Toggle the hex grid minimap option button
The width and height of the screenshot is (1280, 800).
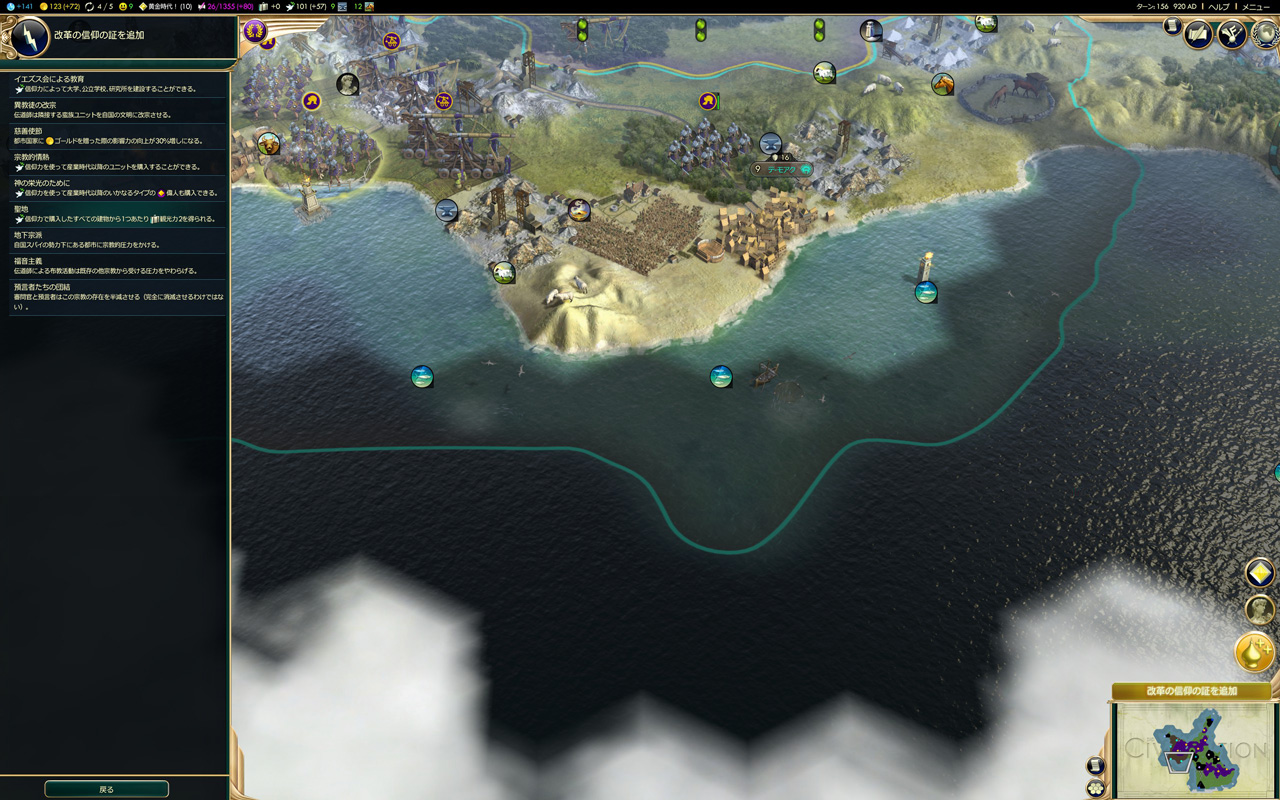click(x=1096, y=788)
